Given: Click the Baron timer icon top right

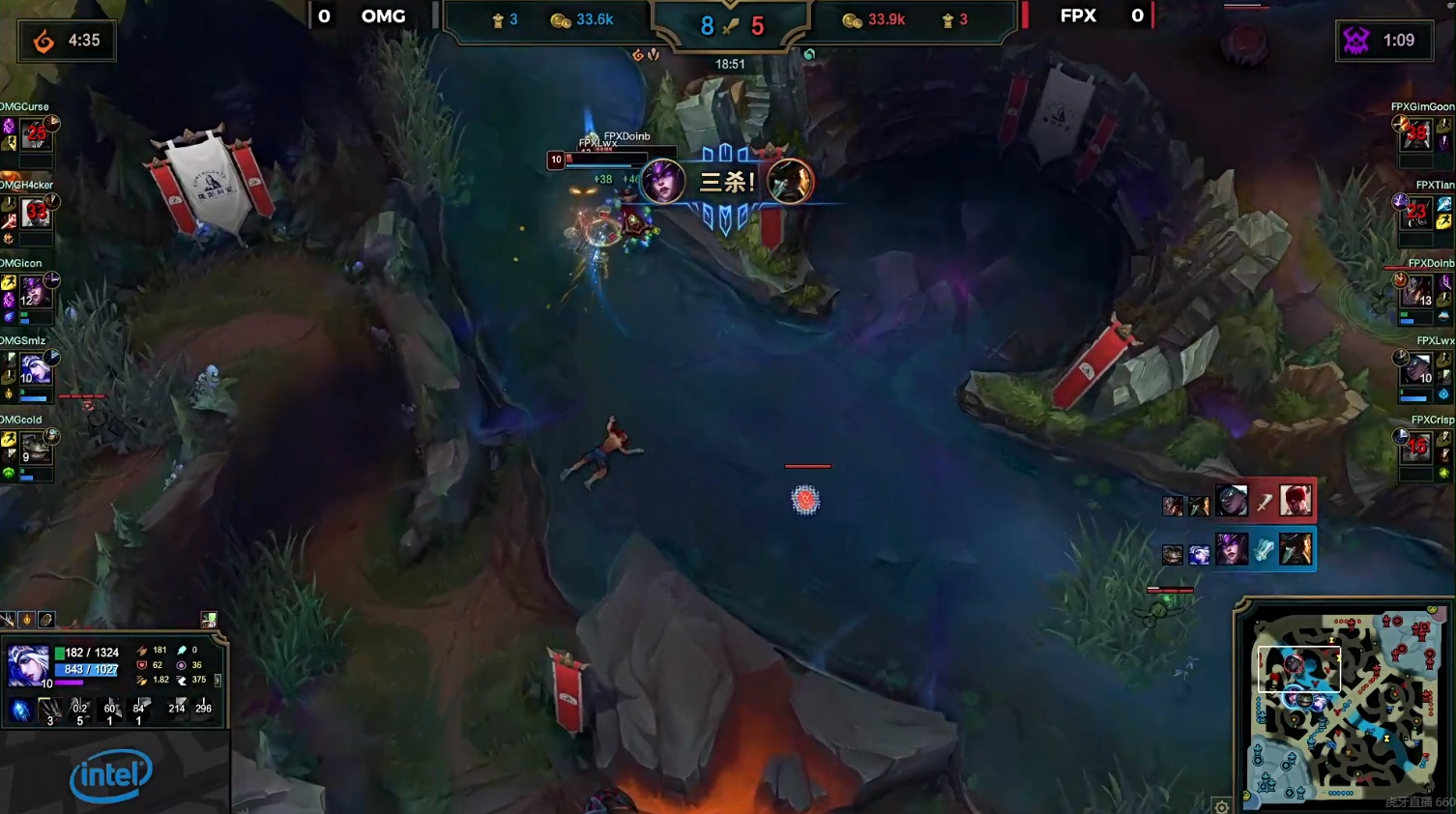Looking at the screenshot, I should point(1357,42).
